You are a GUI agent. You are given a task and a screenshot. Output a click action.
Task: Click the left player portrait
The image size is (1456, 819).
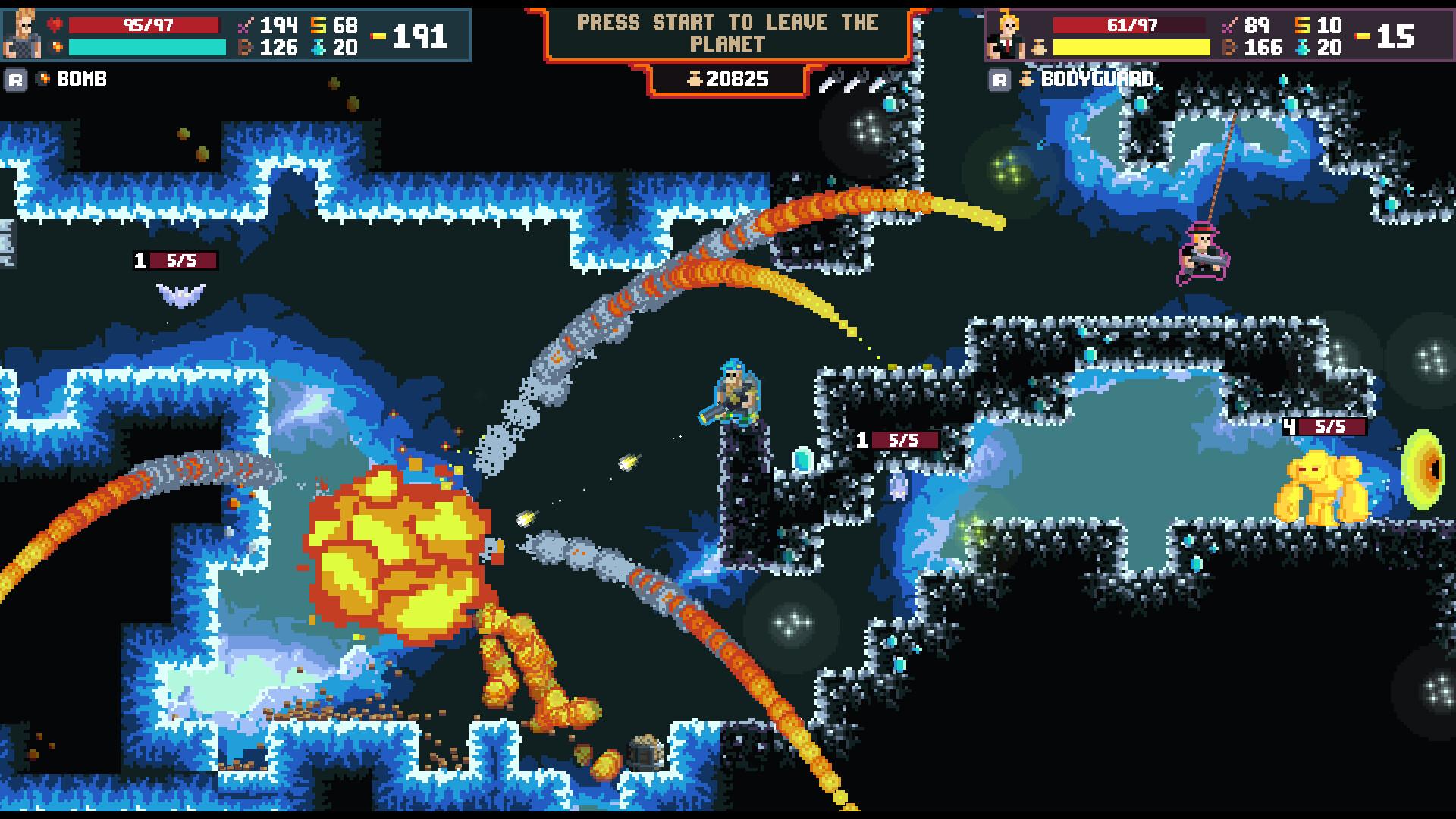23,33
